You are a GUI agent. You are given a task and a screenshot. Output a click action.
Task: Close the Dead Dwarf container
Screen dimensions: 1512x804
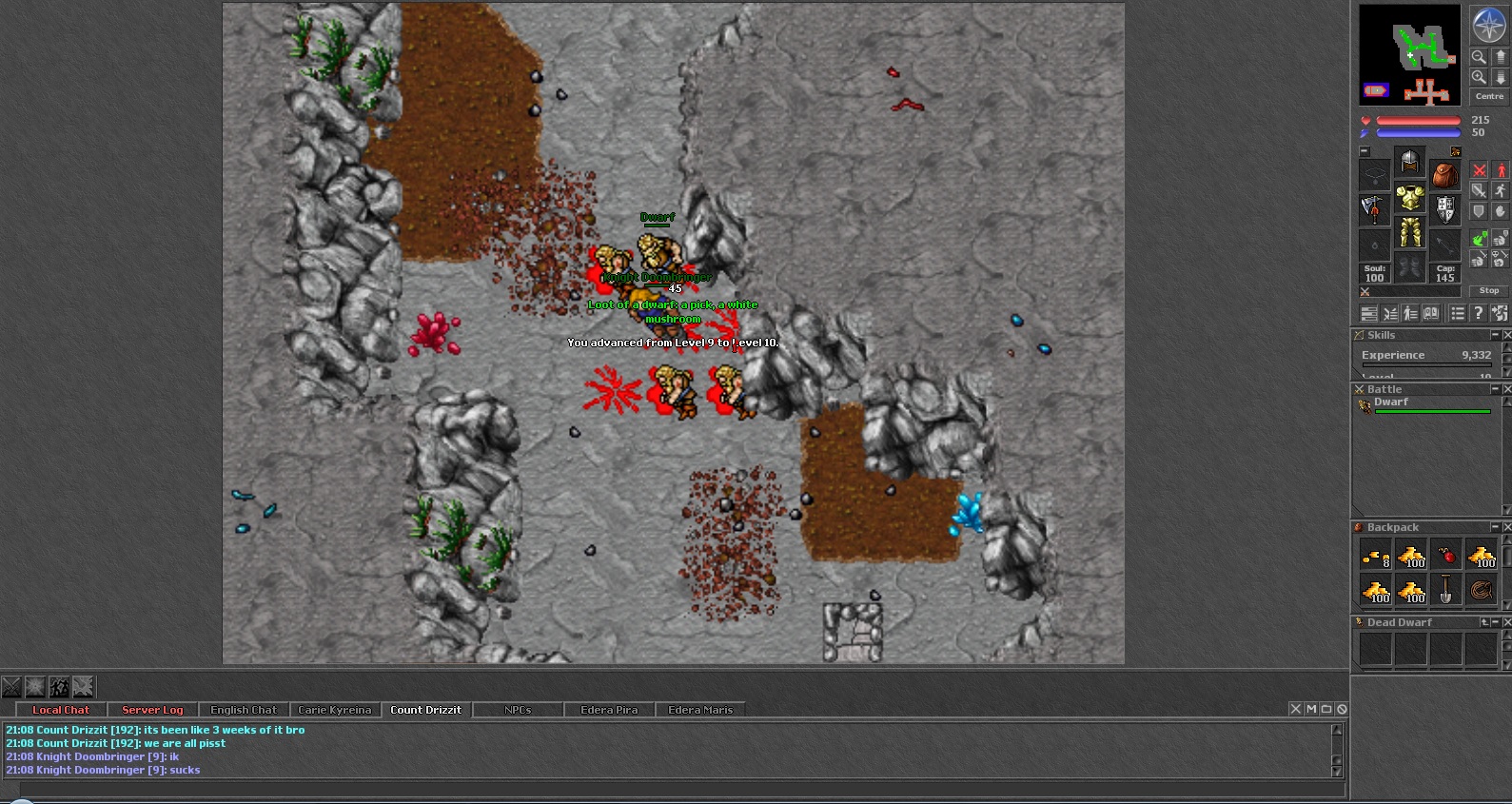1506,622
